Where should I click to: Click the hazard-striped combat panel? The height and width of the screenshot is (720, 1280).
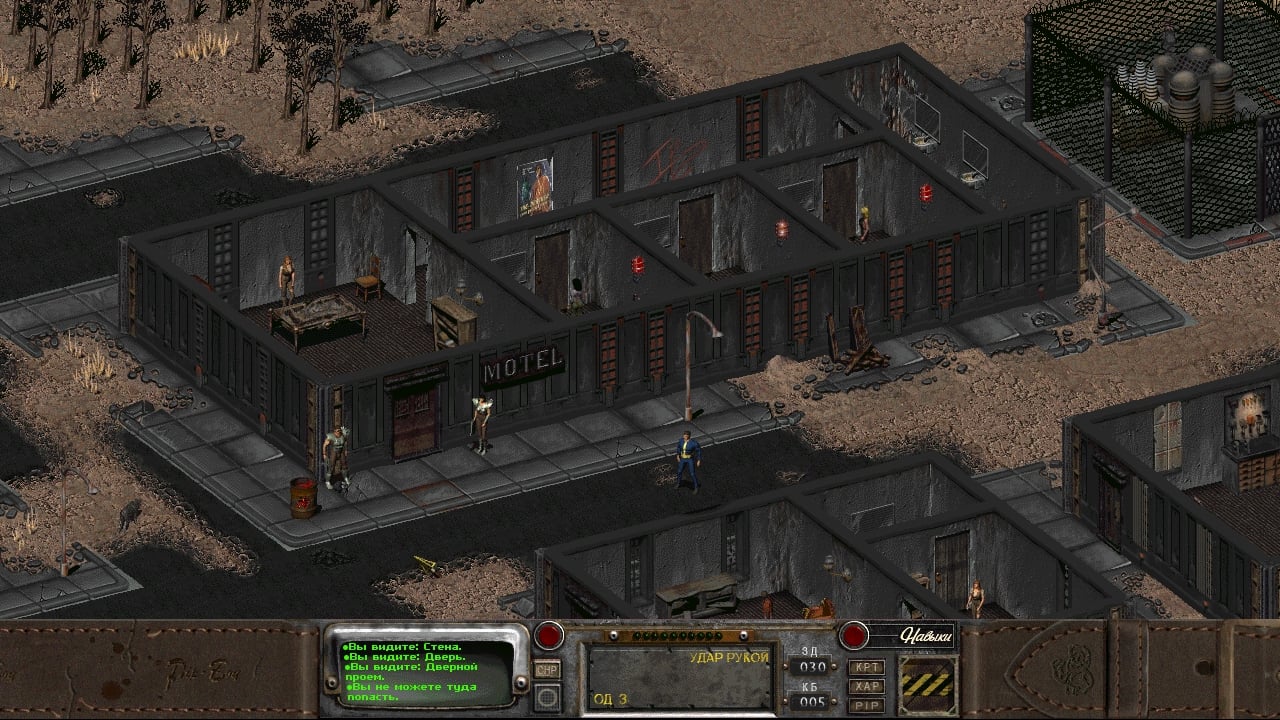pos(927,684)
